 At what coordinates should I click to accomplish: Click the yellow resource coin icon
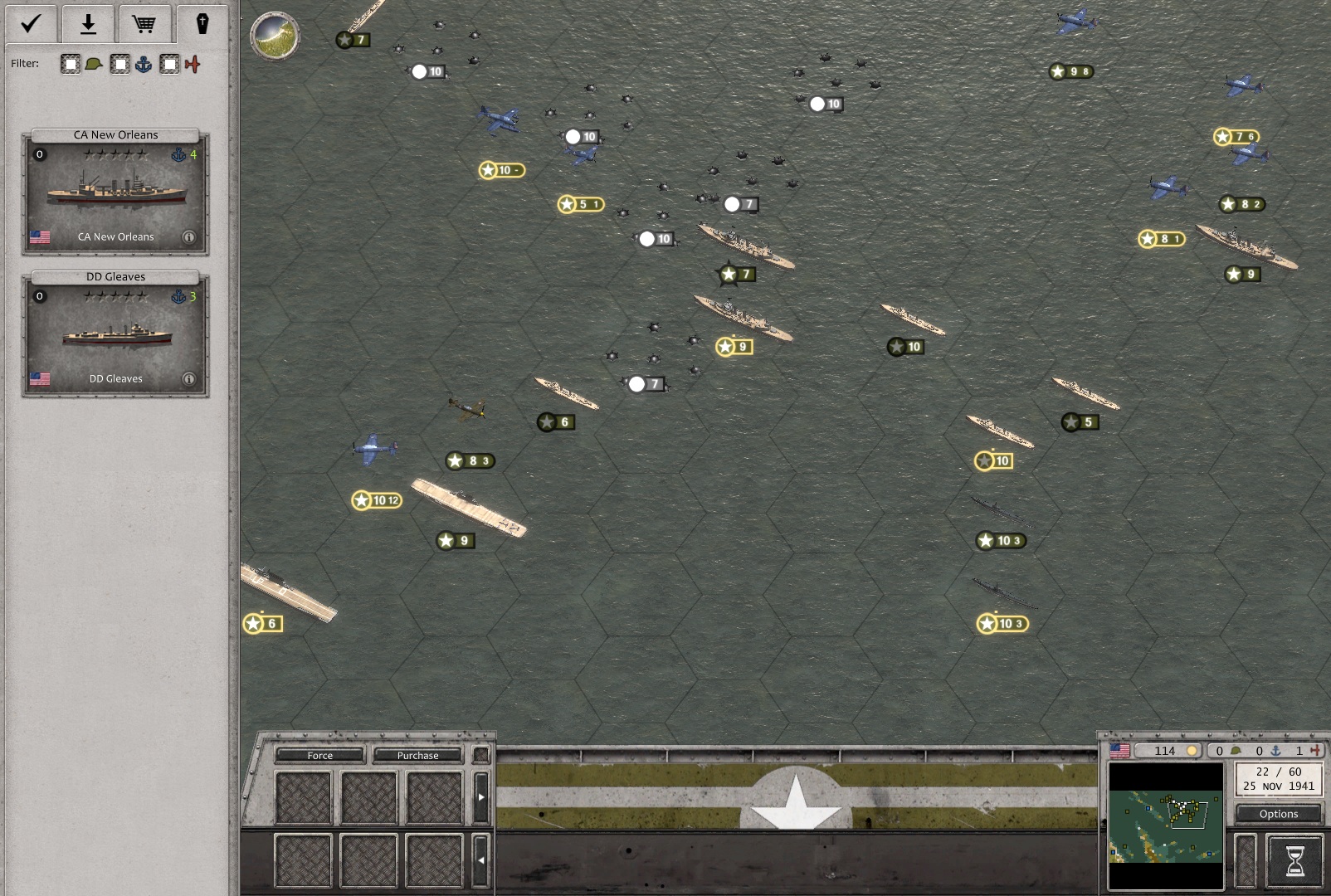(1192, 750)
